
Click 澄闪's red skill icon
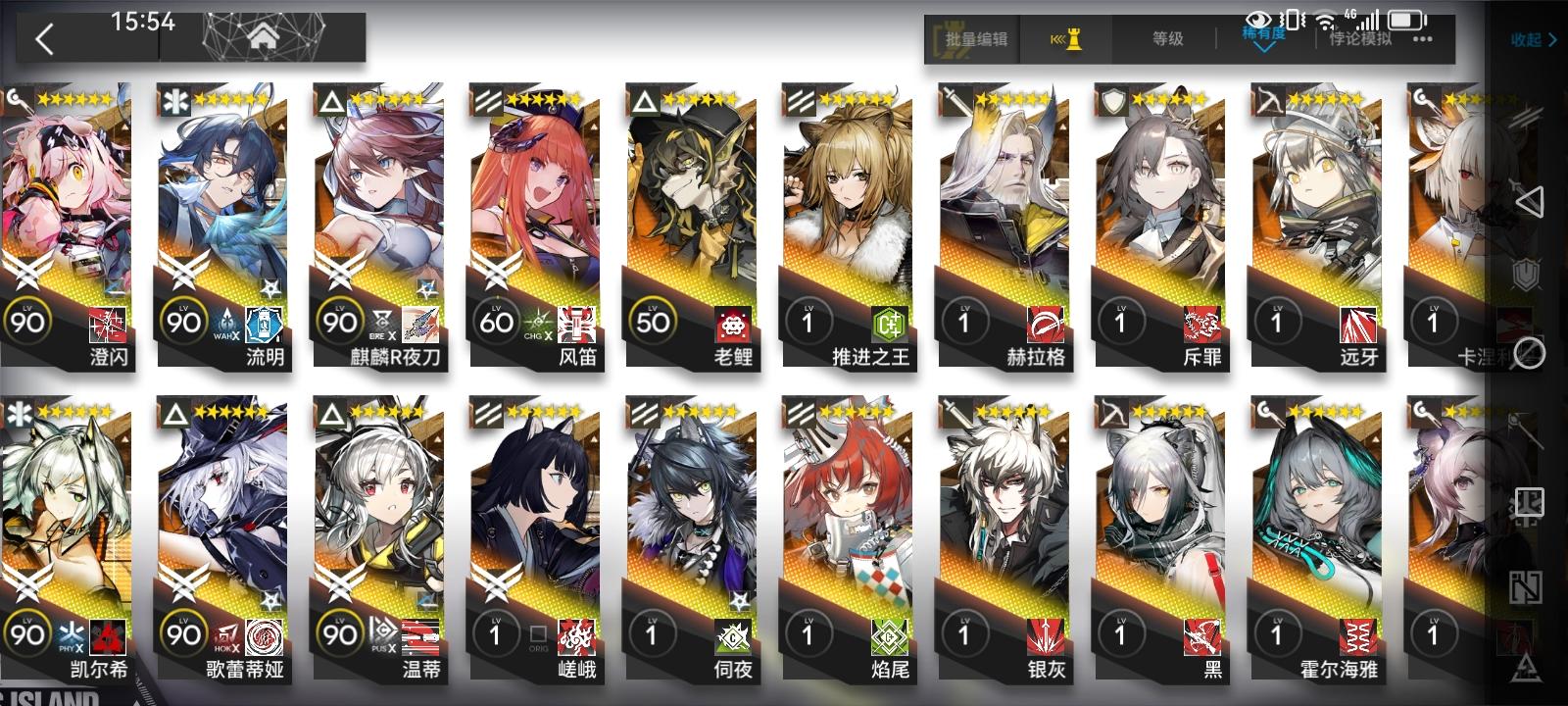(108, 325)
